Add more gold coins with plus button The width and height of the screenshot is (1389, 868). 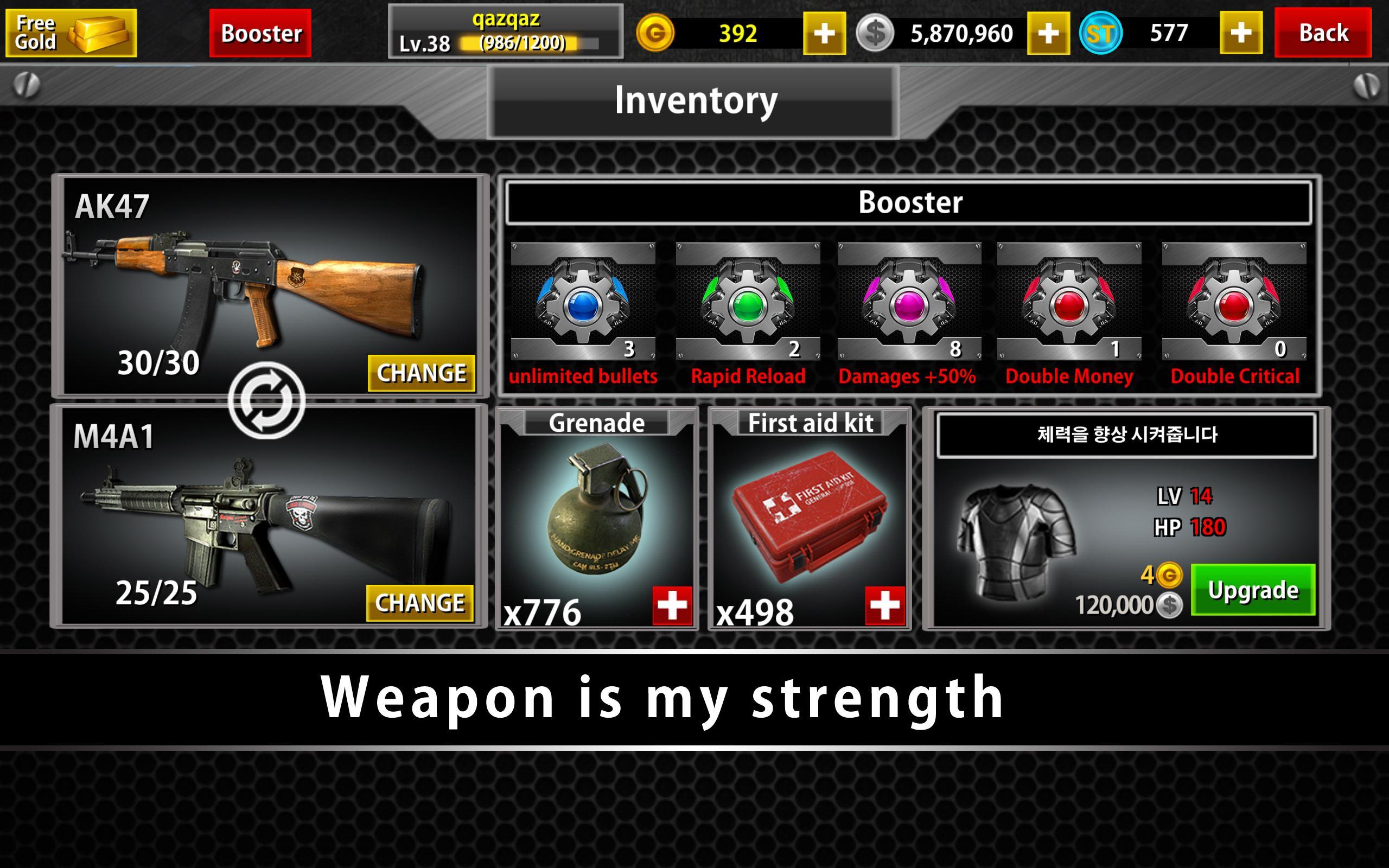coord(824,33)
